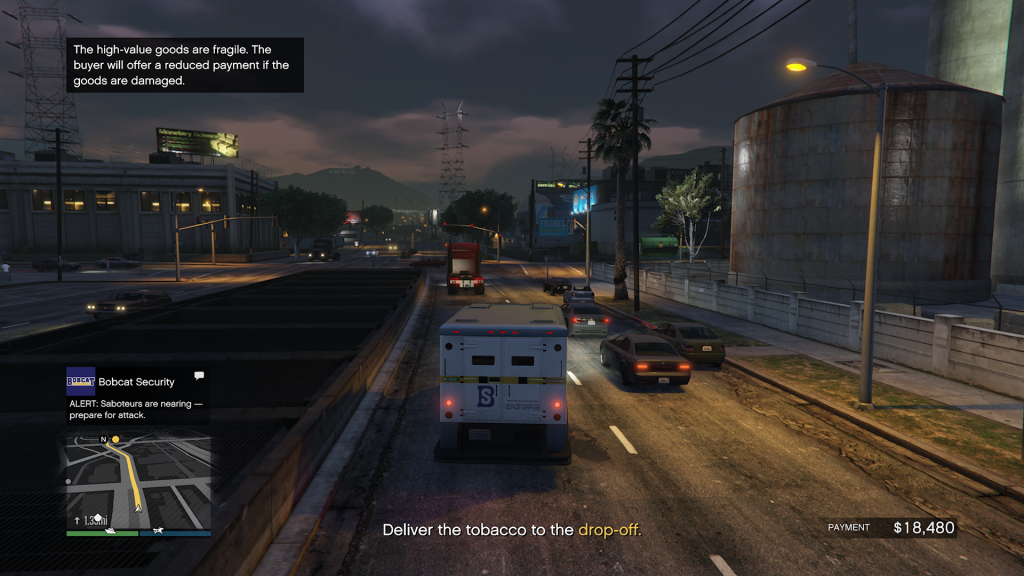Viewport: 1024px width, 576px height.
Task: Click the yellow drop-off marker on minimap
Action: 116,439
